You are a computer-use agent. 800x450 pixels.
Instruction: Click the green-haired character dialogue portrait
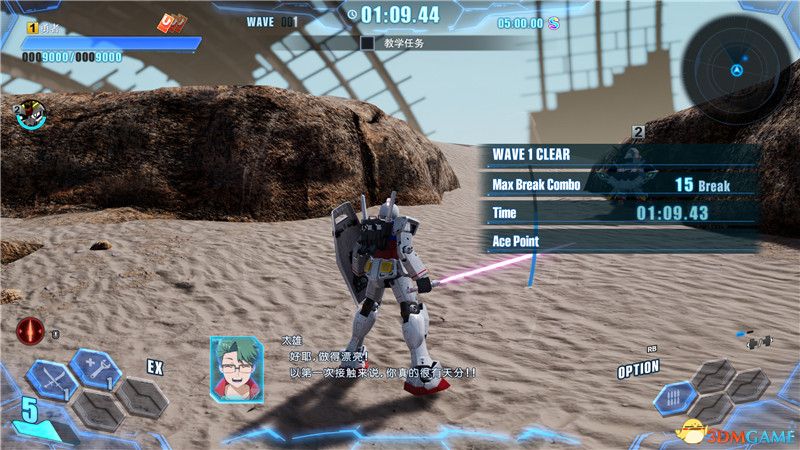pos(237,369)
